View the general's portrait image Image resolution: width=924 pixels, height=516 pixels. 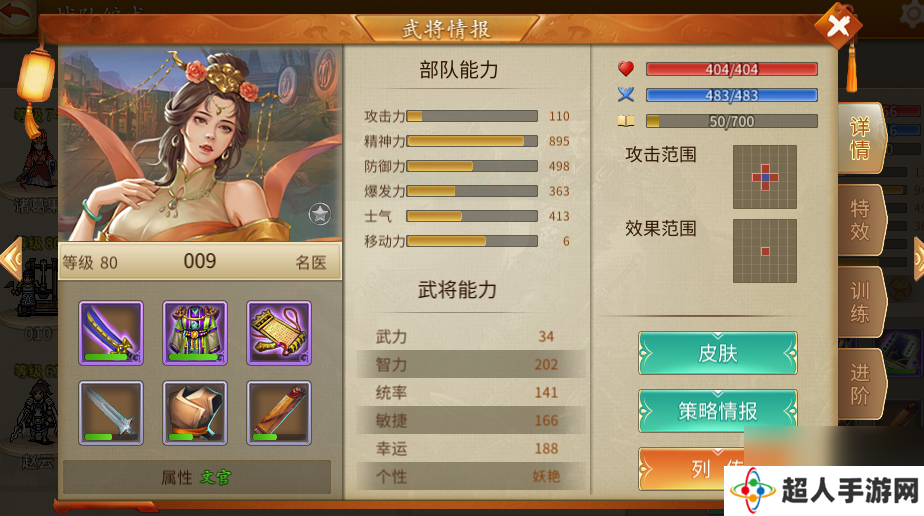pyautogui.click(x=200, y=145)
